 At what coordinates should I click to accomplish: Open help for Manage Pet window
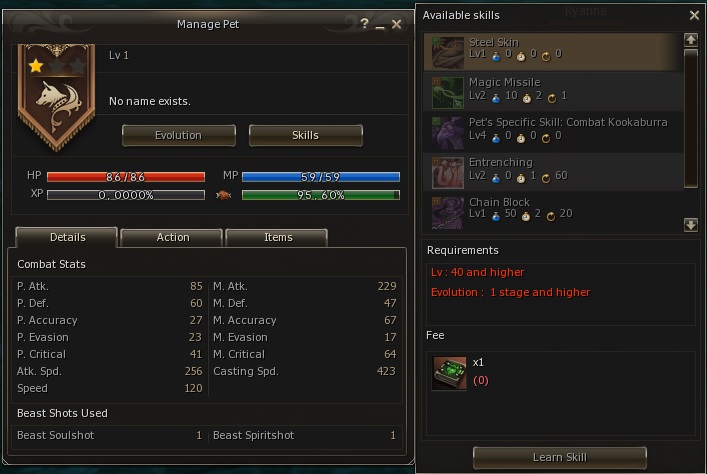(x=364, y=24)
